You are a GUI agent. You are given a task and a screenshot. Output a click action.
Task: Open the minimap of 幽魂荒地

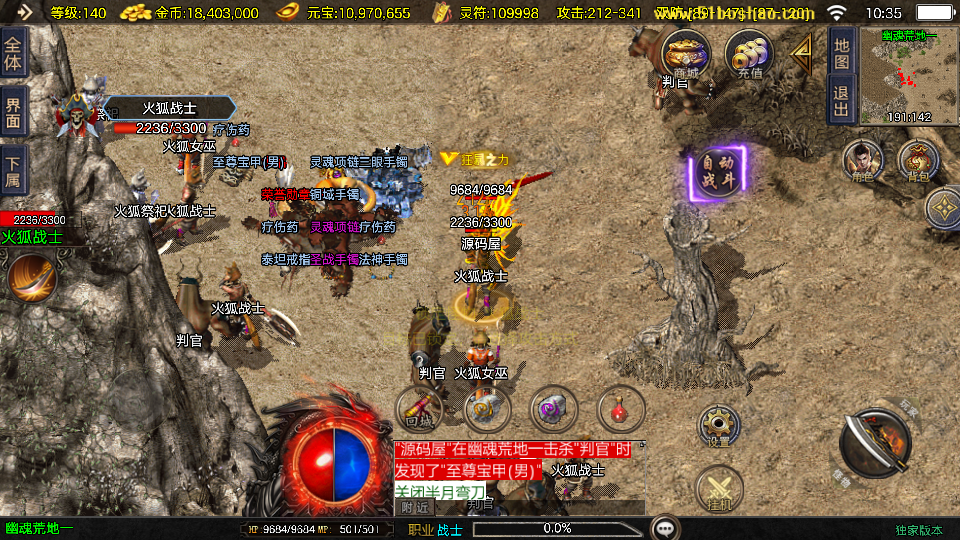[907, 74]
